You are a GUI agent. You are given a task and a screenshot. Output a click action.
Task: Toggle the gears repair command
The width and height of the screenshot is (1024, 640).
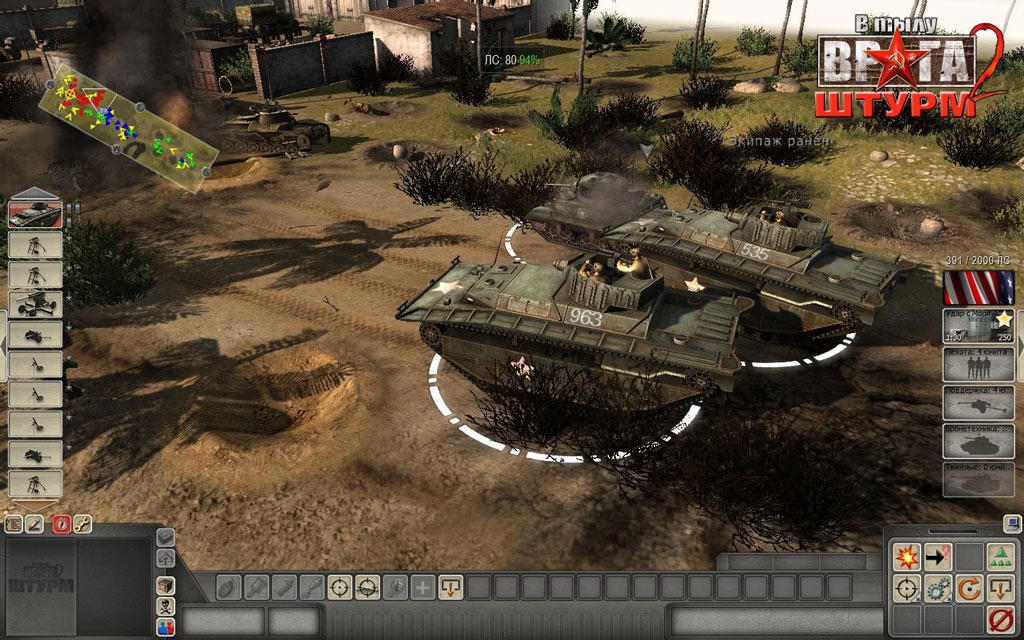pyautogui.click(x=938, y=588)
